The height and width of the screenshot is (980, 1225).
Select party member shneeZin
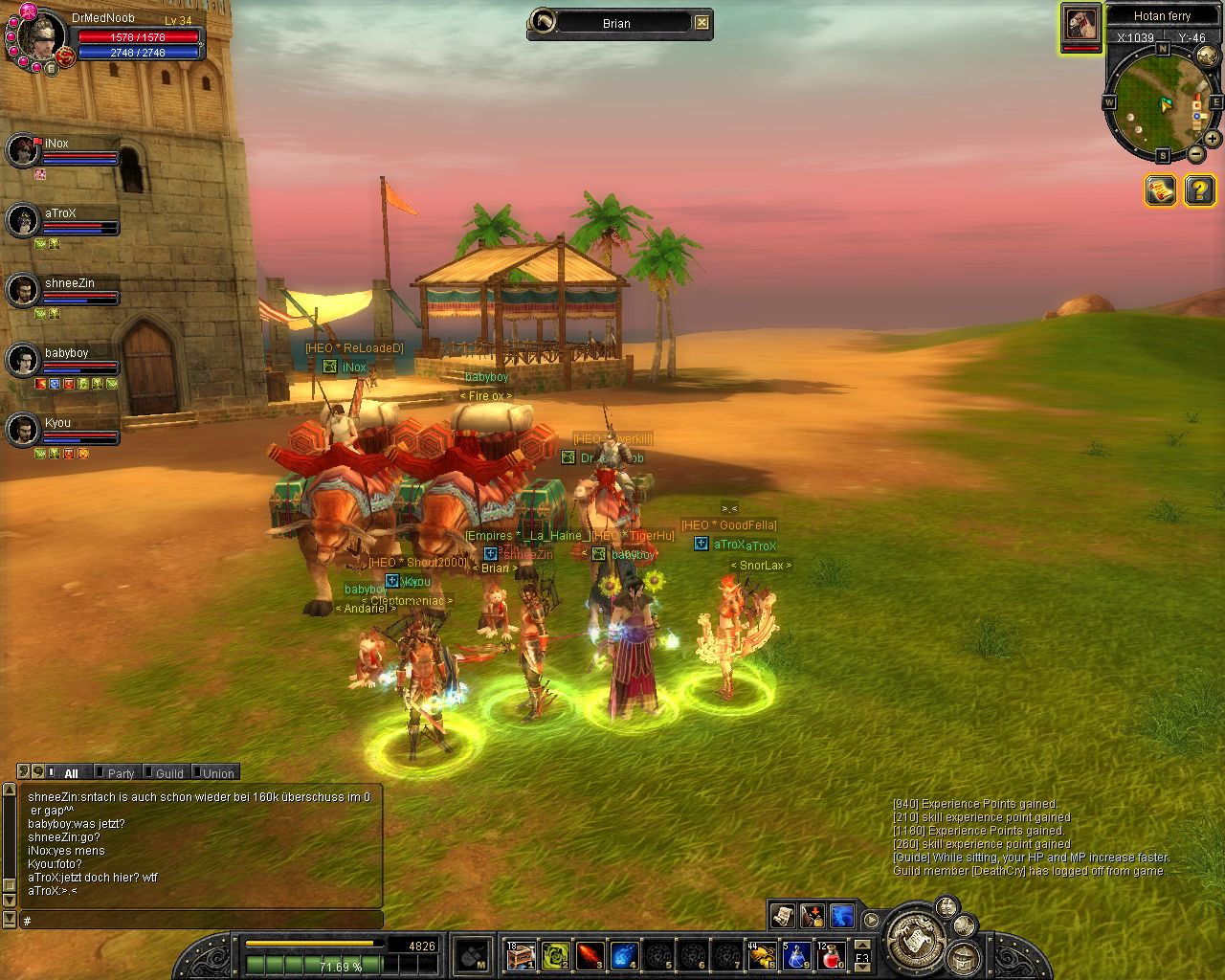coord(23,290)
